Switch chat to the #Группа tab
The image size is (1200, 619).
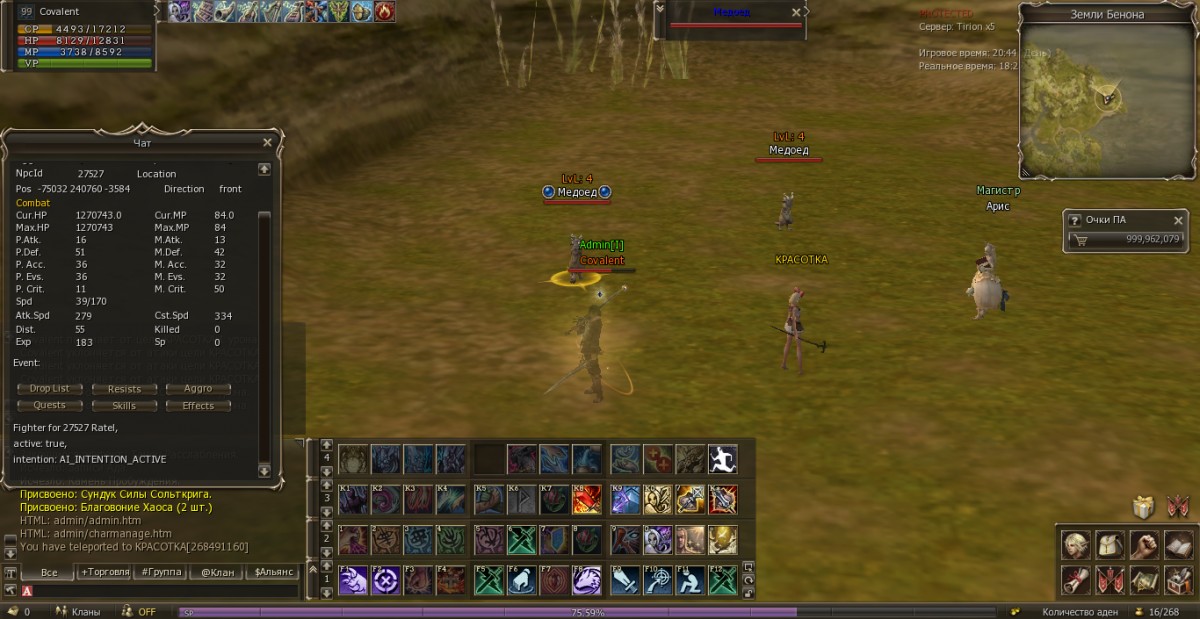pyautogui.click(x=162, y=572)
